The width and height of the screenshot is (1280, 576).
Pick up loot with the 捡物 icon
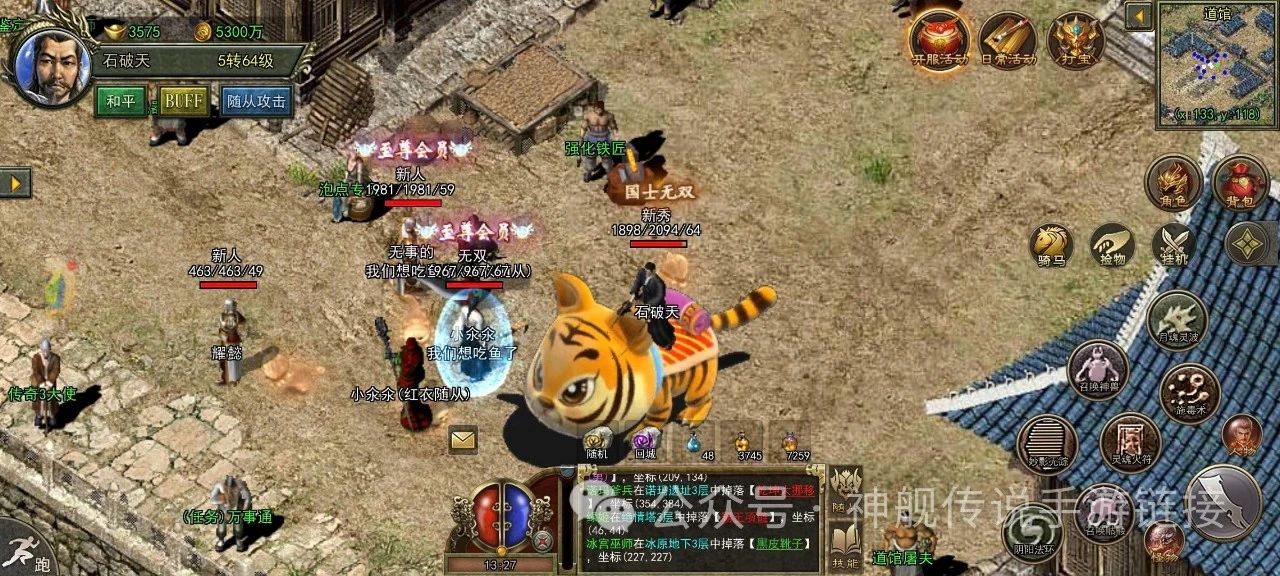(x=1112, y=245)
